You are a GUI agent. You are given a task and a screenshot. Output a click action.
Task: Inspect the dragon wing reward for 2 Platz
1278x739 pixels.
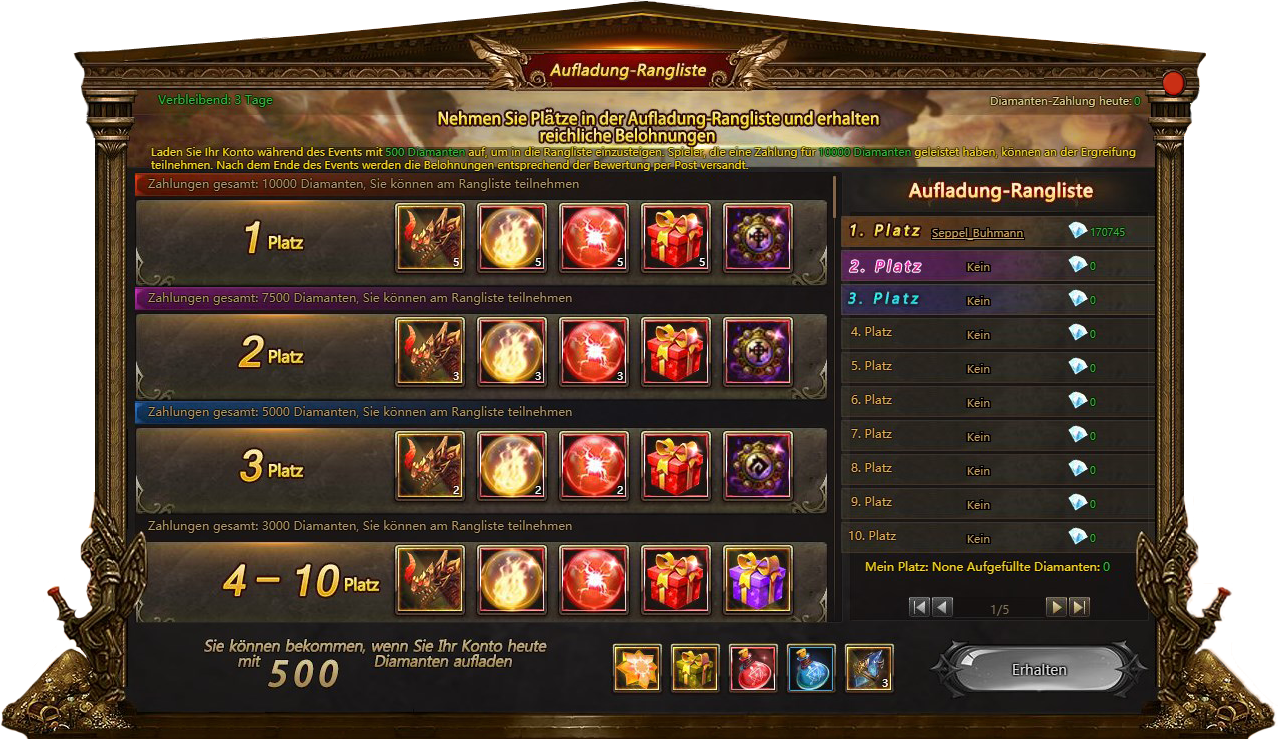point(430,352)
